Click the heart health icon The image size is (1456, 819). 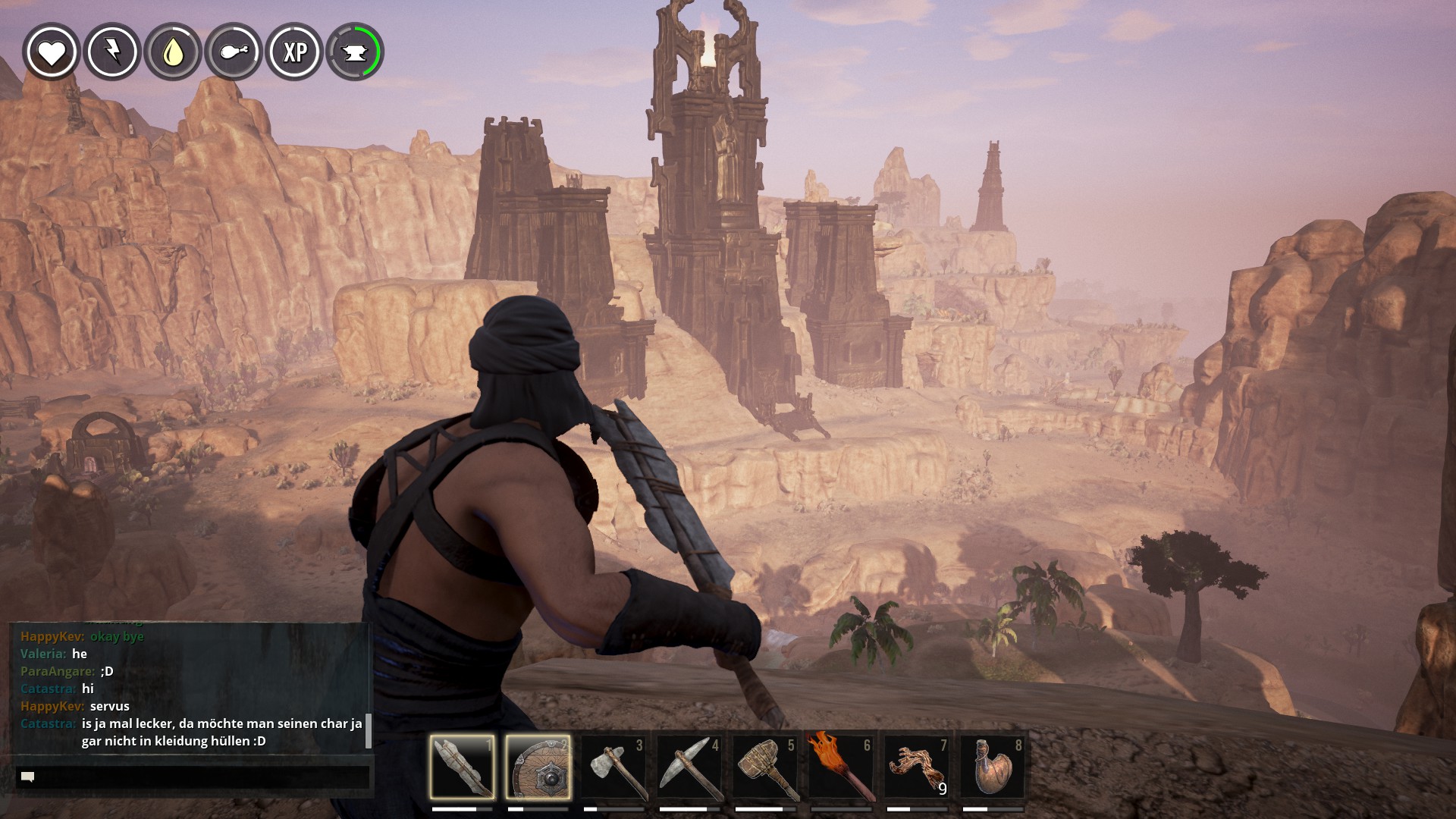click(52, 52)
